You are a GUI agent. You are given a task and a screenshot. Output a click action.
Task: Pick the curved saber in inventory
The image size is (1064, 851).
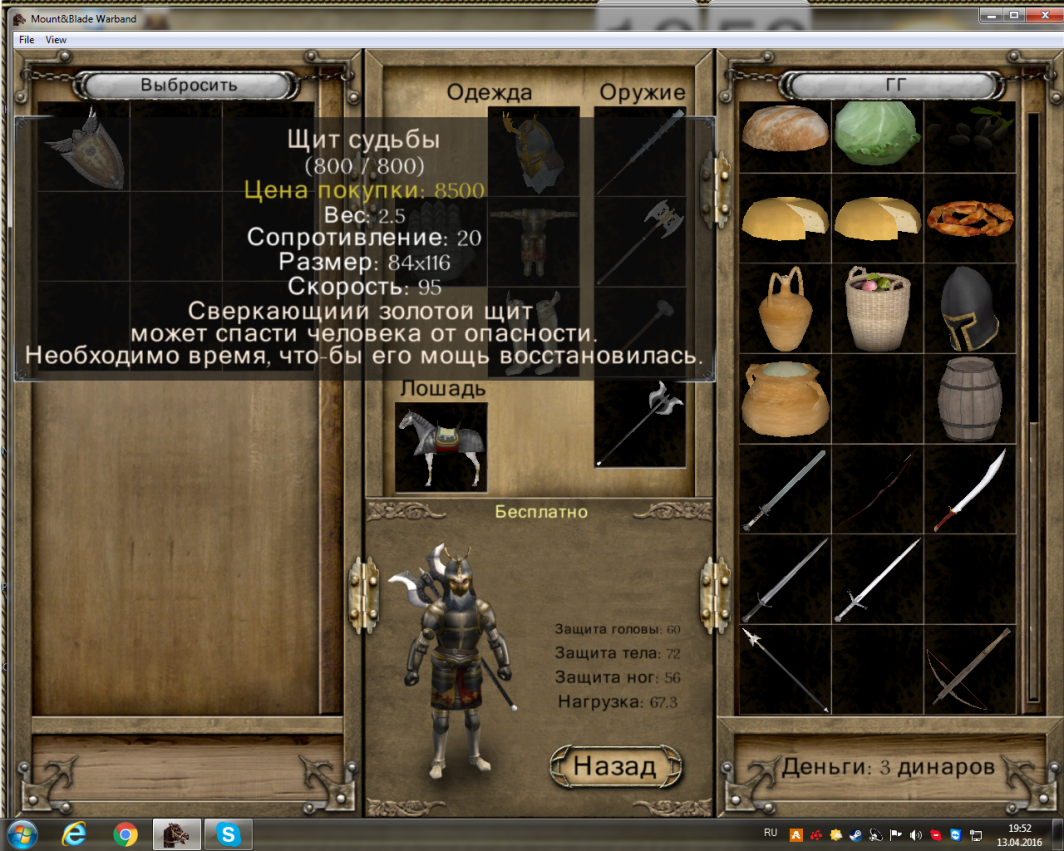tap(968, 488)
